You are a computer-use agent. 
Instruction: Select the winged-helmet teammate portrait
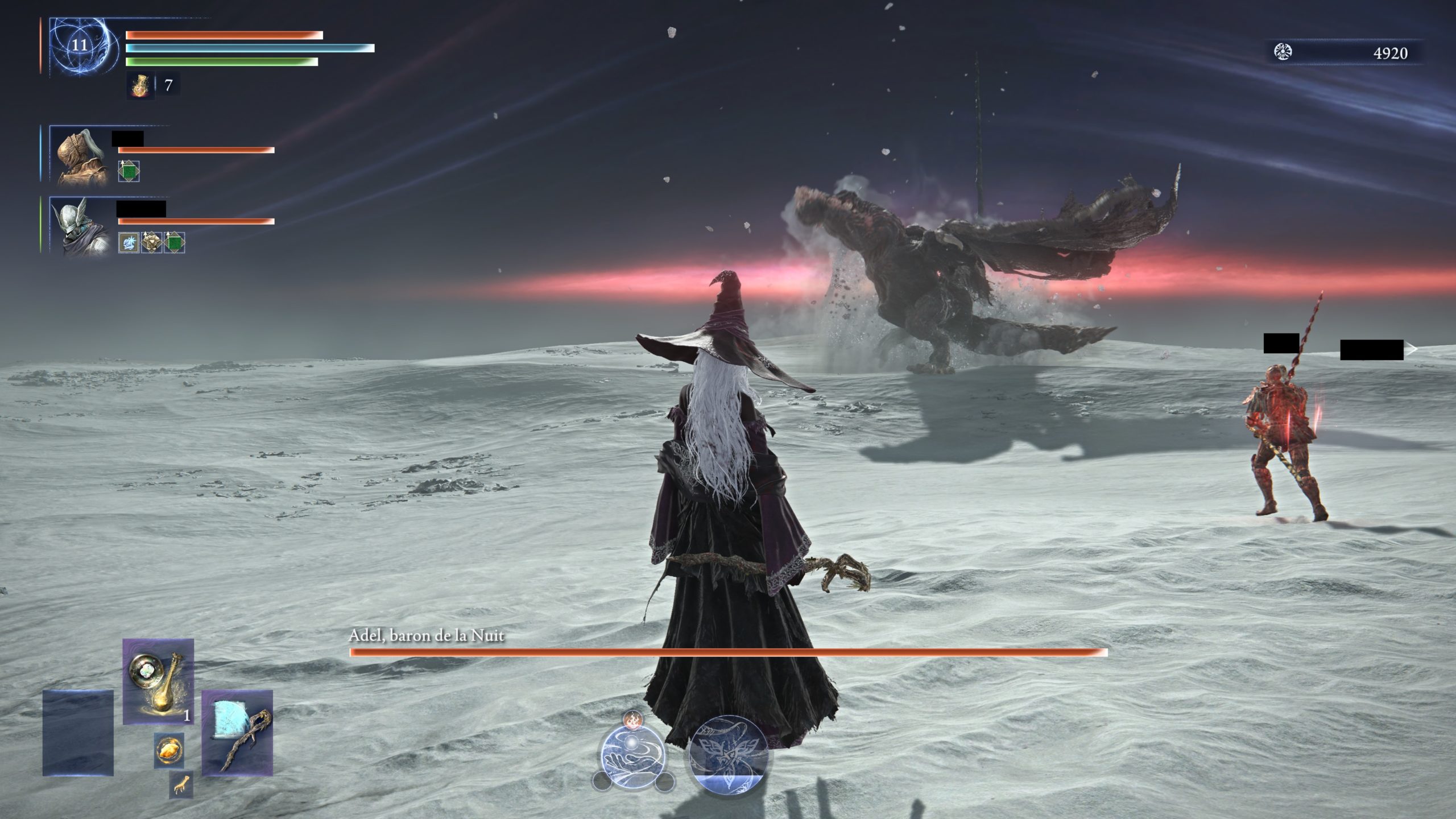coord(81,226)
